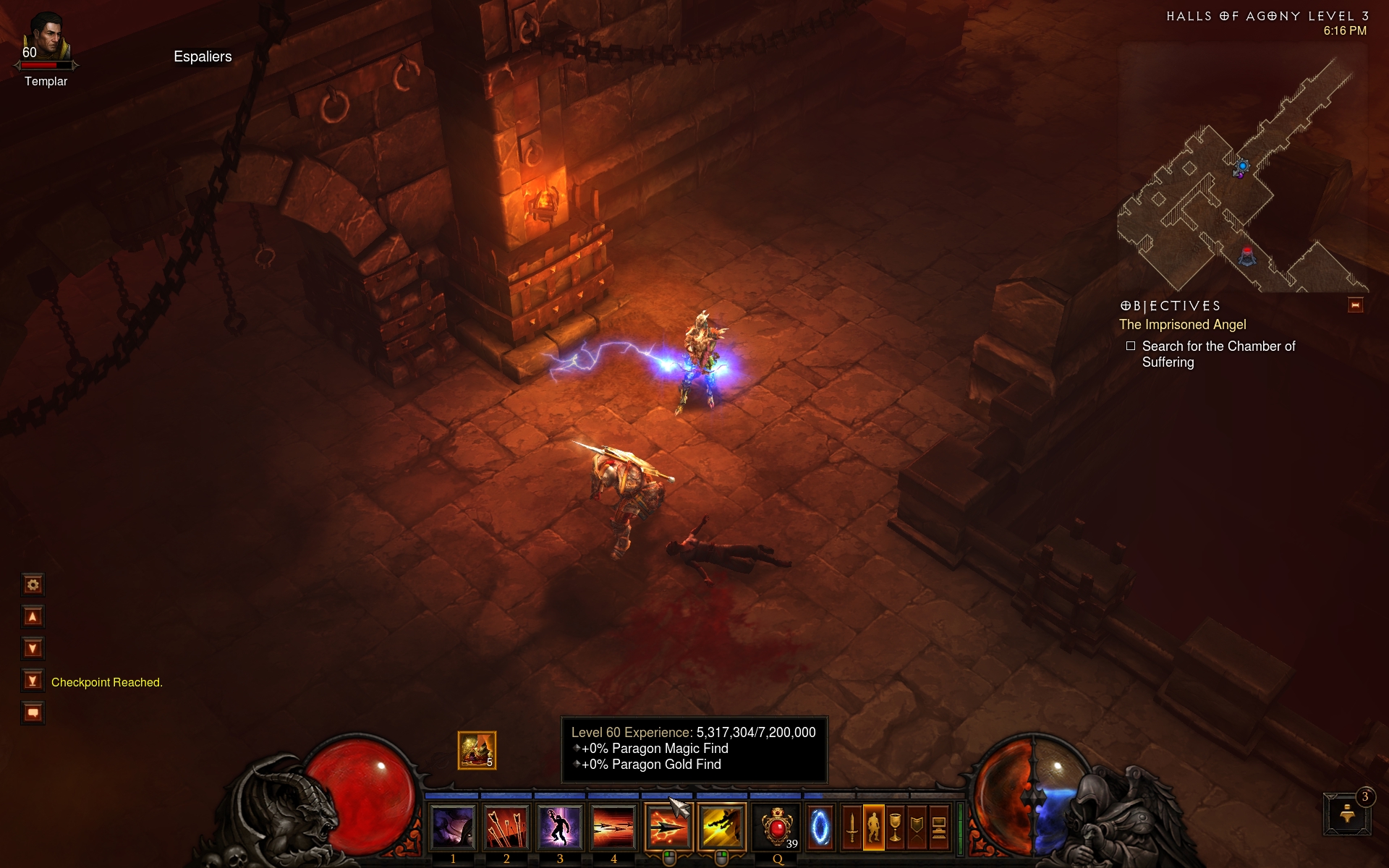Select the yellow strike right-mouse skill
This screenshot has width=1389, height=868.
point(722,827)
